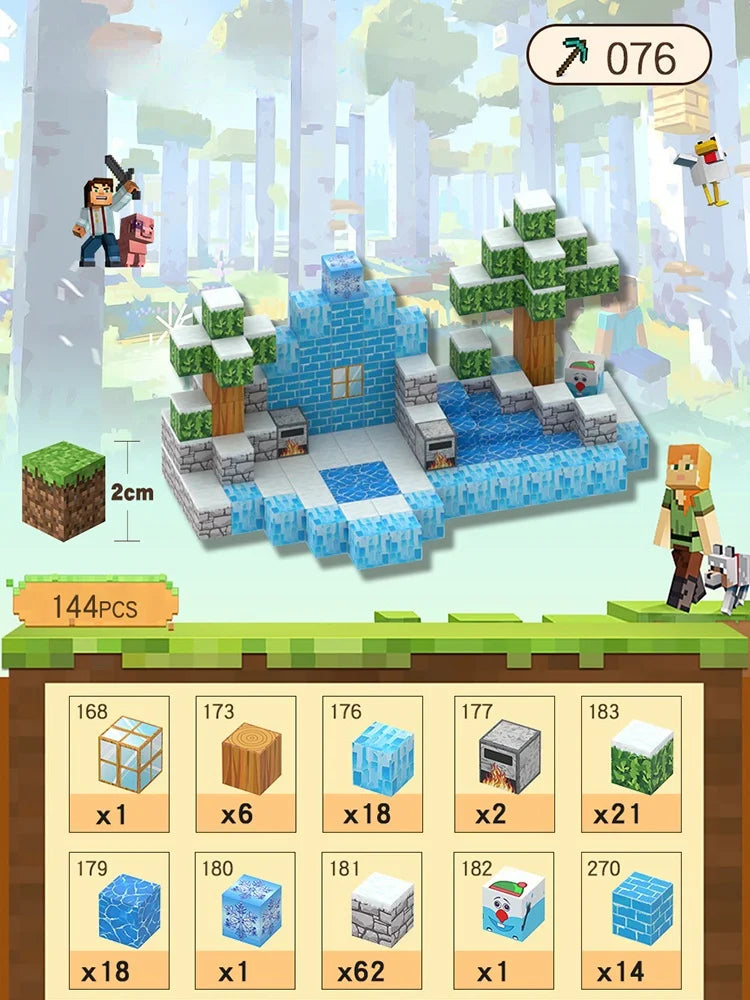Select the blue brick block numbered 270

(x=631, y=920)
